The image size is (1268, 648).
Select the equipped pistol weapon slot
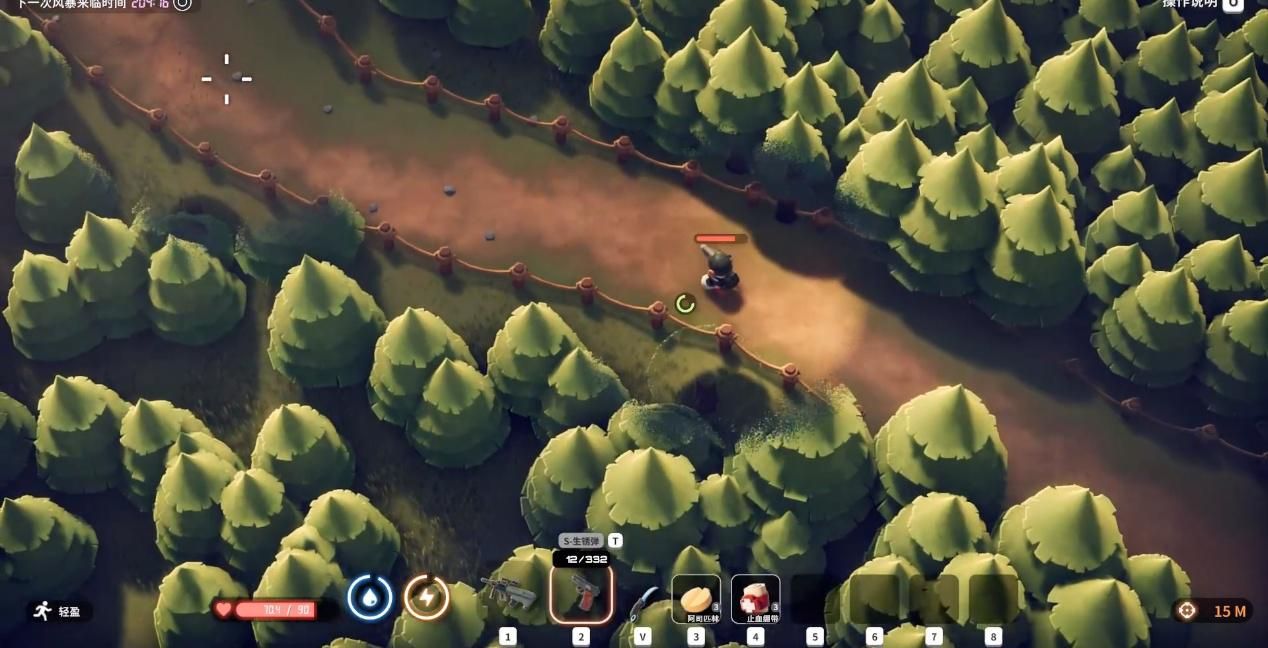581,594
